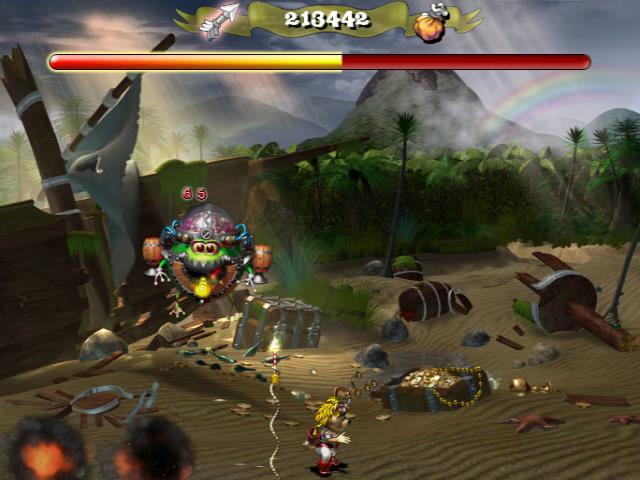Click the bomb powerup icon
Image resolution: width=640 pixels, height=480 pixels.
click(430, 25)
